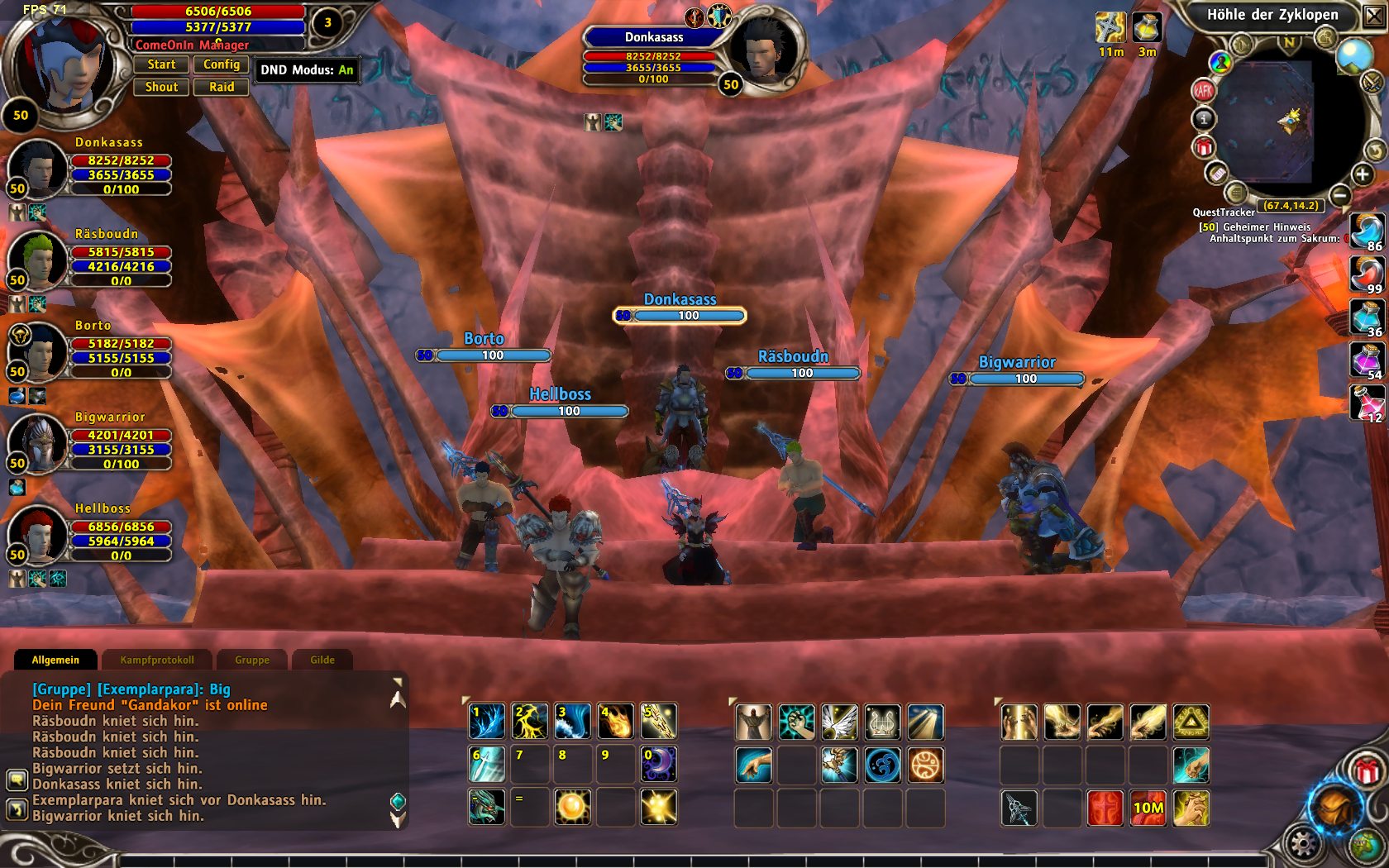The height and width of the screenshot is (868, 1389).
Task: Close the minimap with the X button
Action: [x=1374, y=16]
